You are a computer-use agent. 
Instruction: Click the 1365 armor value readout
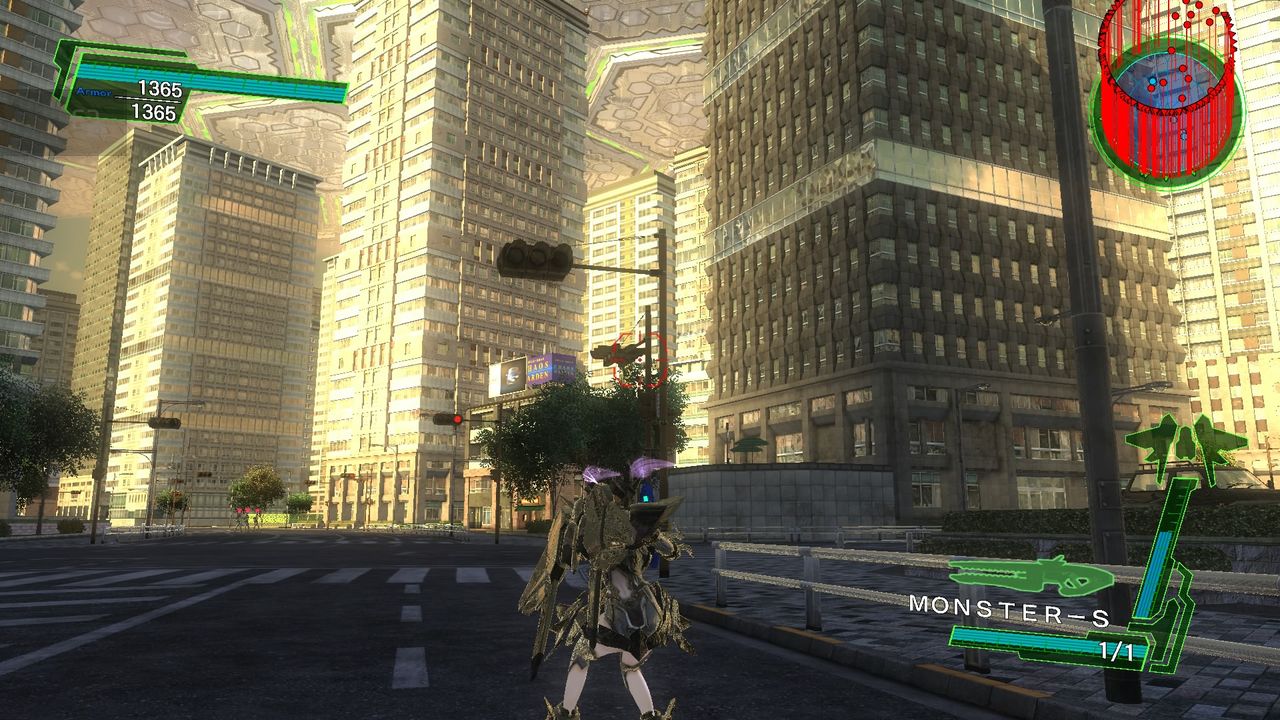pyautogui.click(x=160, y=87)
